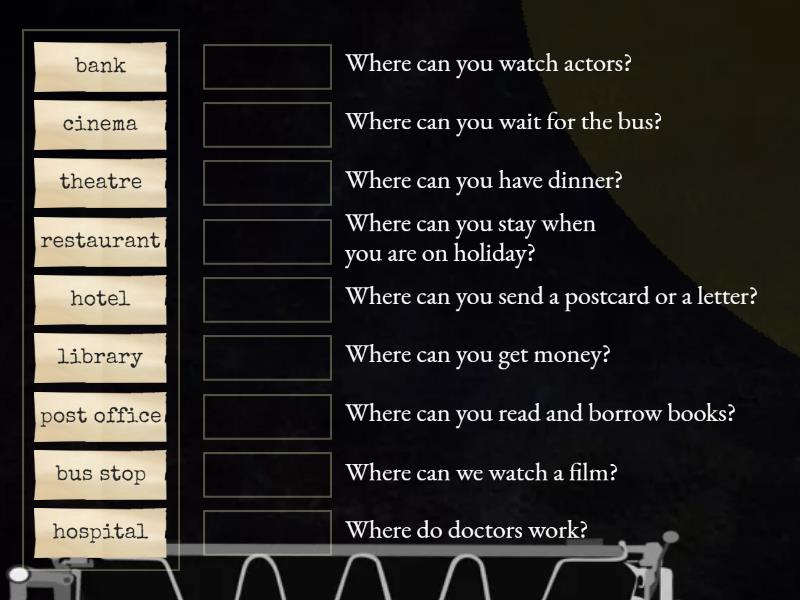Click the "bus stop" word tile
This screenshot has width=800, height=600.
tap(100, 474)
